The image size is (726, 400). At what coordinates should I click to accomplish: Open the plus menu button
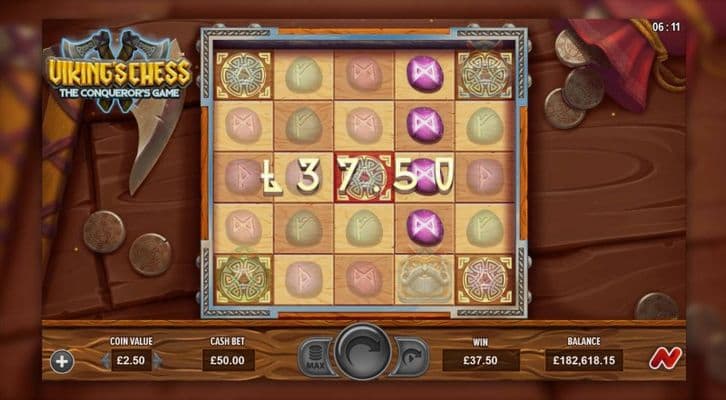tap(62, 360)
